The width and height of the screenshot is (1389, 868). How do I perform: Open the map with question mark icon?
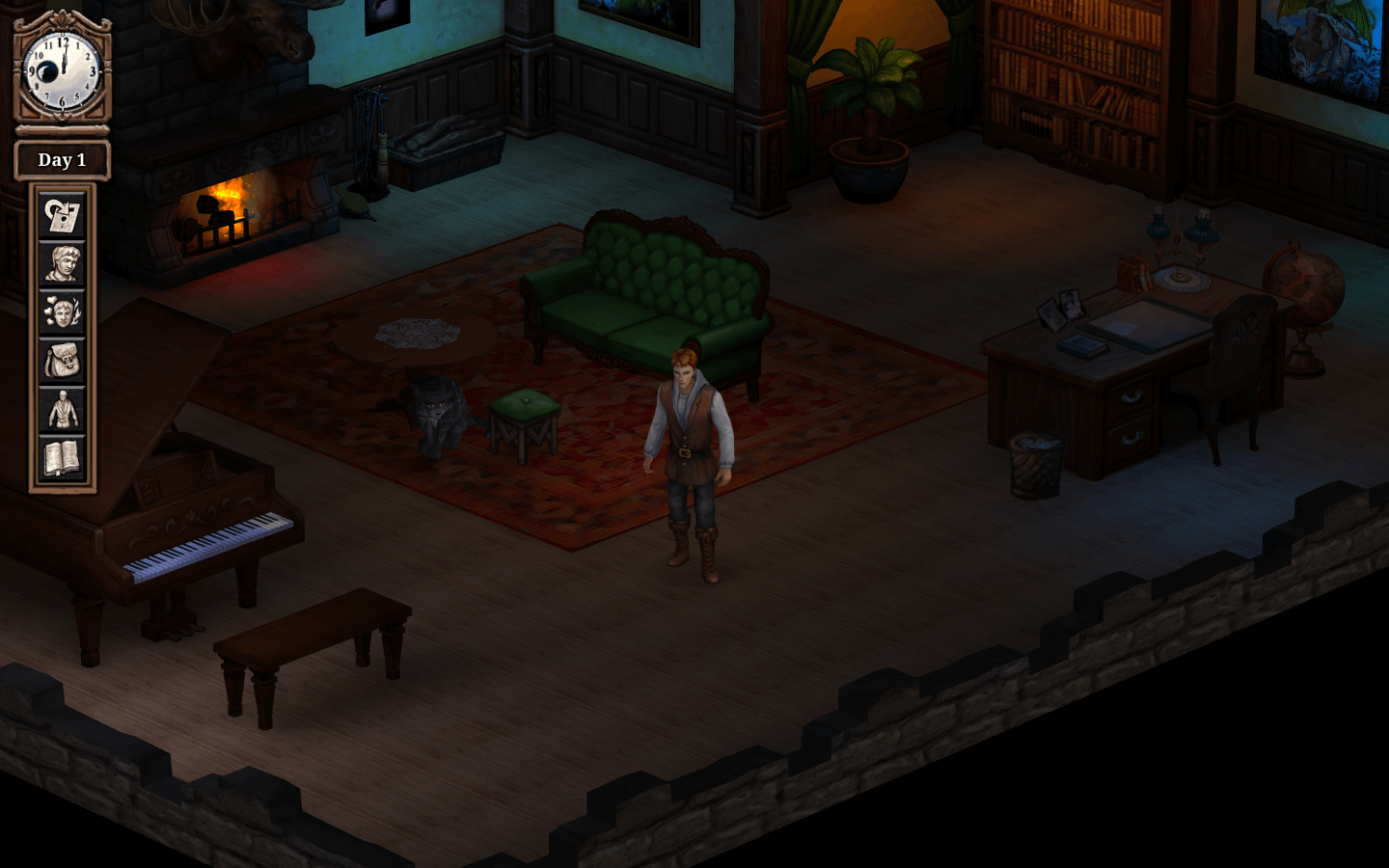coord(62,215)
